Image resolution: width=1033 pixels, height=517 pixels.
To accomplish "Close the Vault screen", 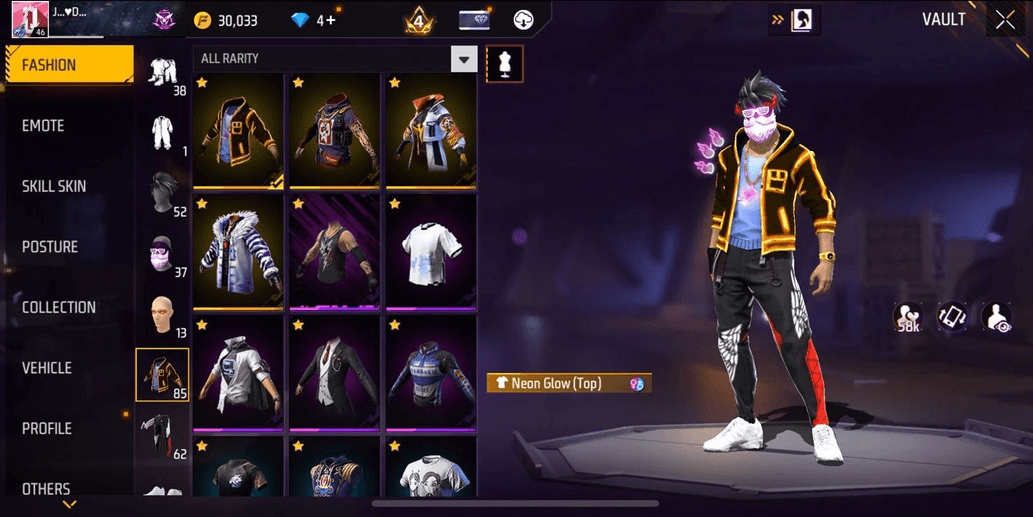I will point(1005,20).
